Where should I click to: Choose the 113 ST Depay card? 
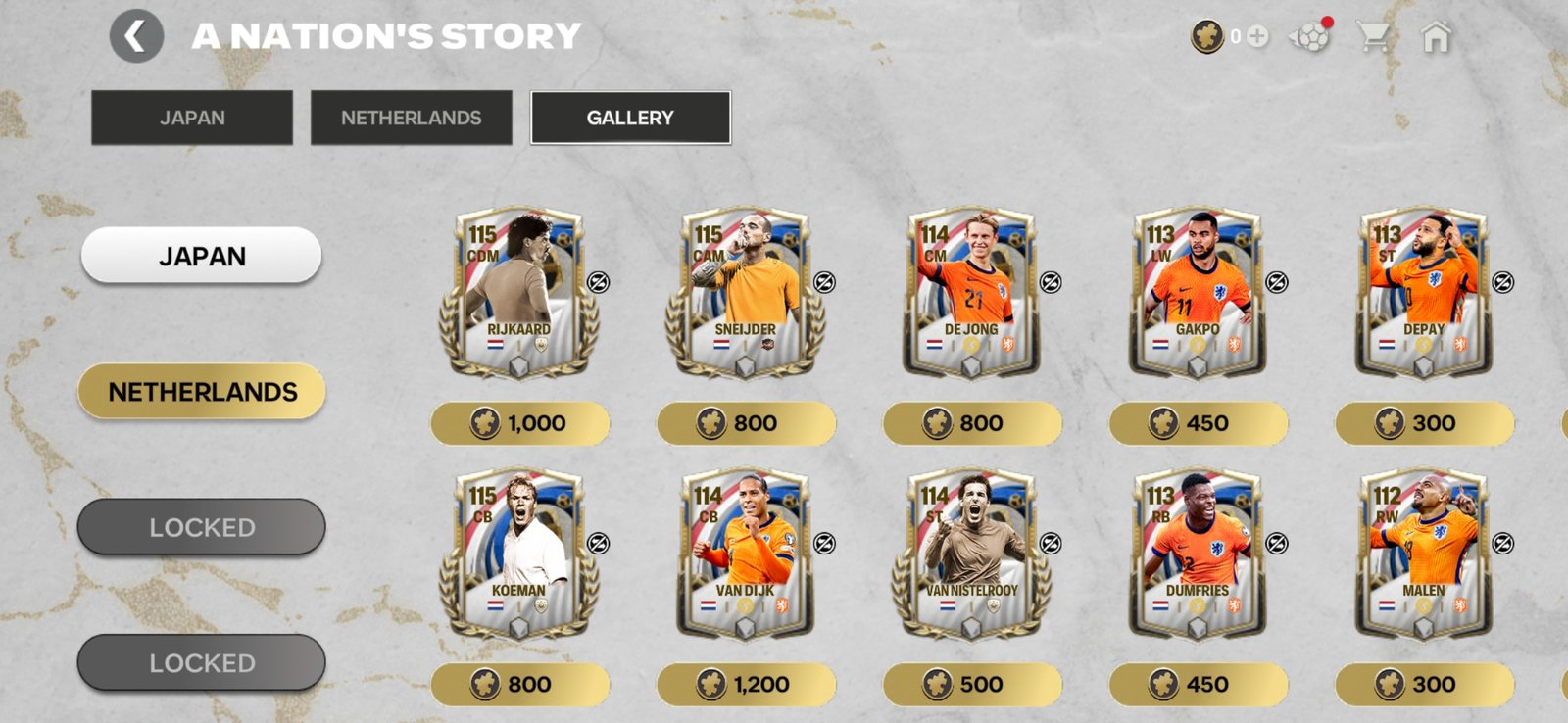[x=1423, y=292]
